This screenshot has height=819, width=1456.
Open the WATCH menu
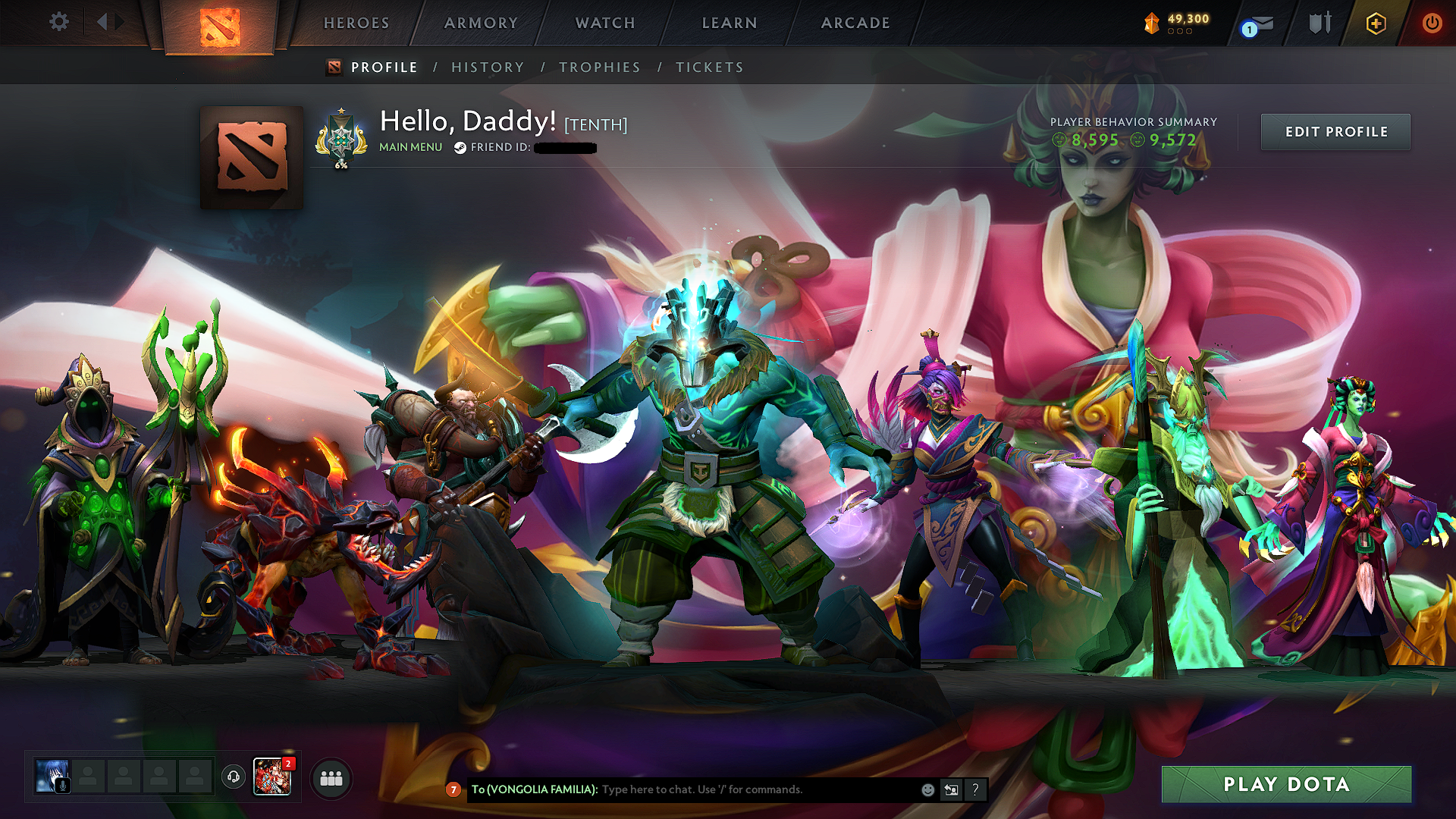(x=604, y=23)
